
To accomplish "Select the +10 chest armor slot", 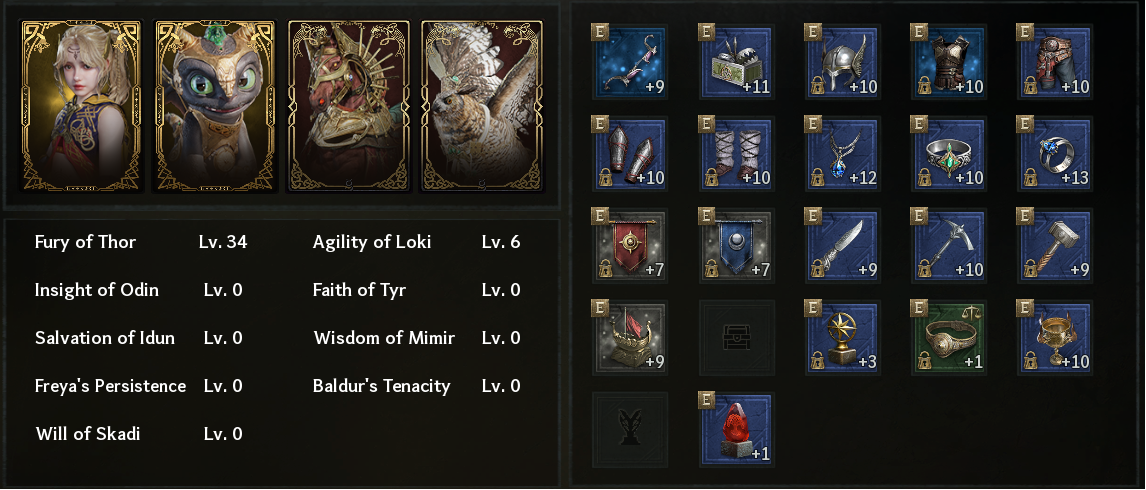I will [x=948, y=62].
